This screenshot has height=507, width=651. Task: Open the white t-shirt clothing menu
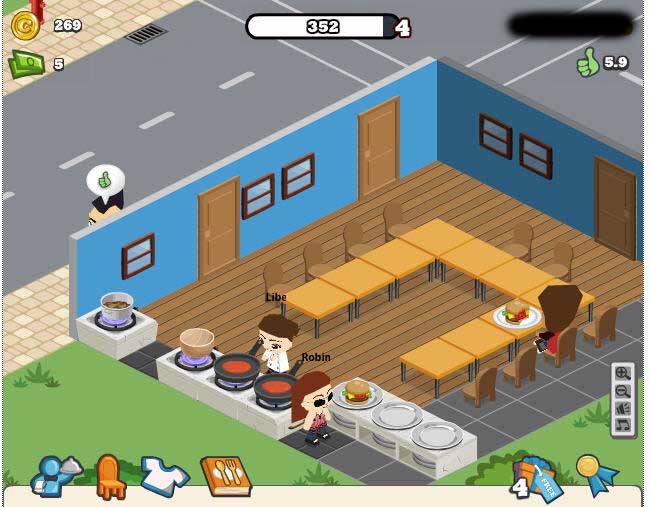(164, 476)
